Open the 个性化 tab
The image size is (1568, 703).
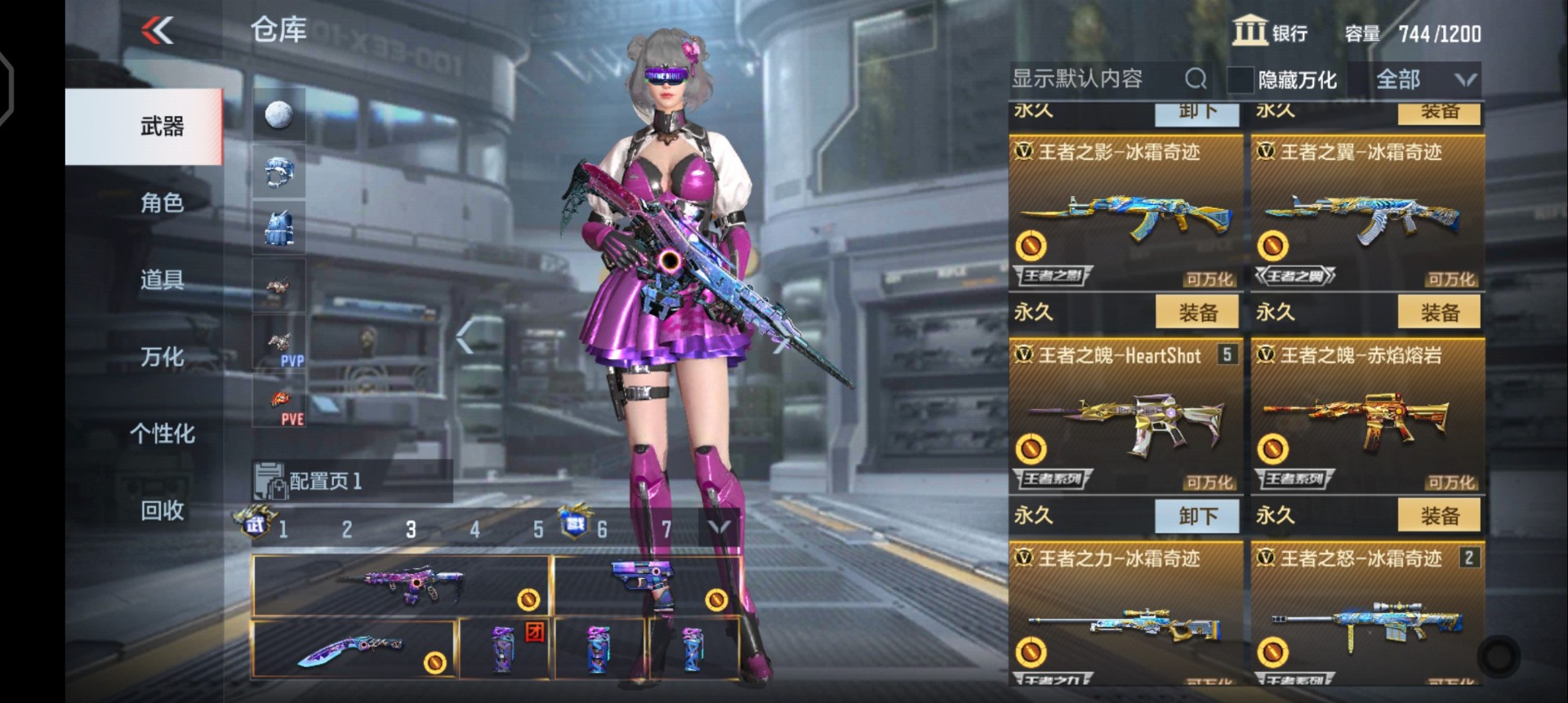(162, 434)
